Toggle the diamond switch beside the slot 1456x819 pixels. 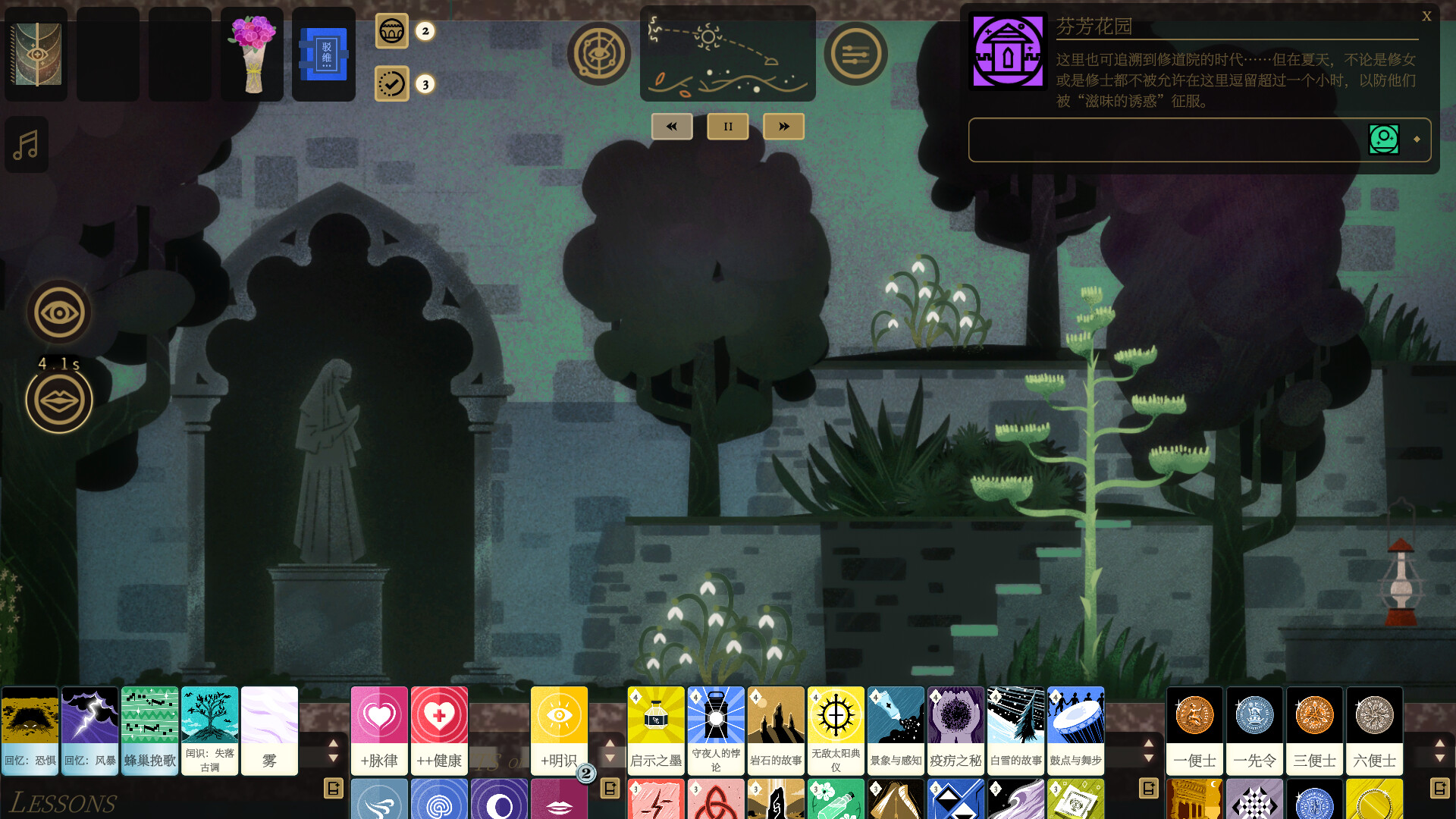coord(1418,140)
